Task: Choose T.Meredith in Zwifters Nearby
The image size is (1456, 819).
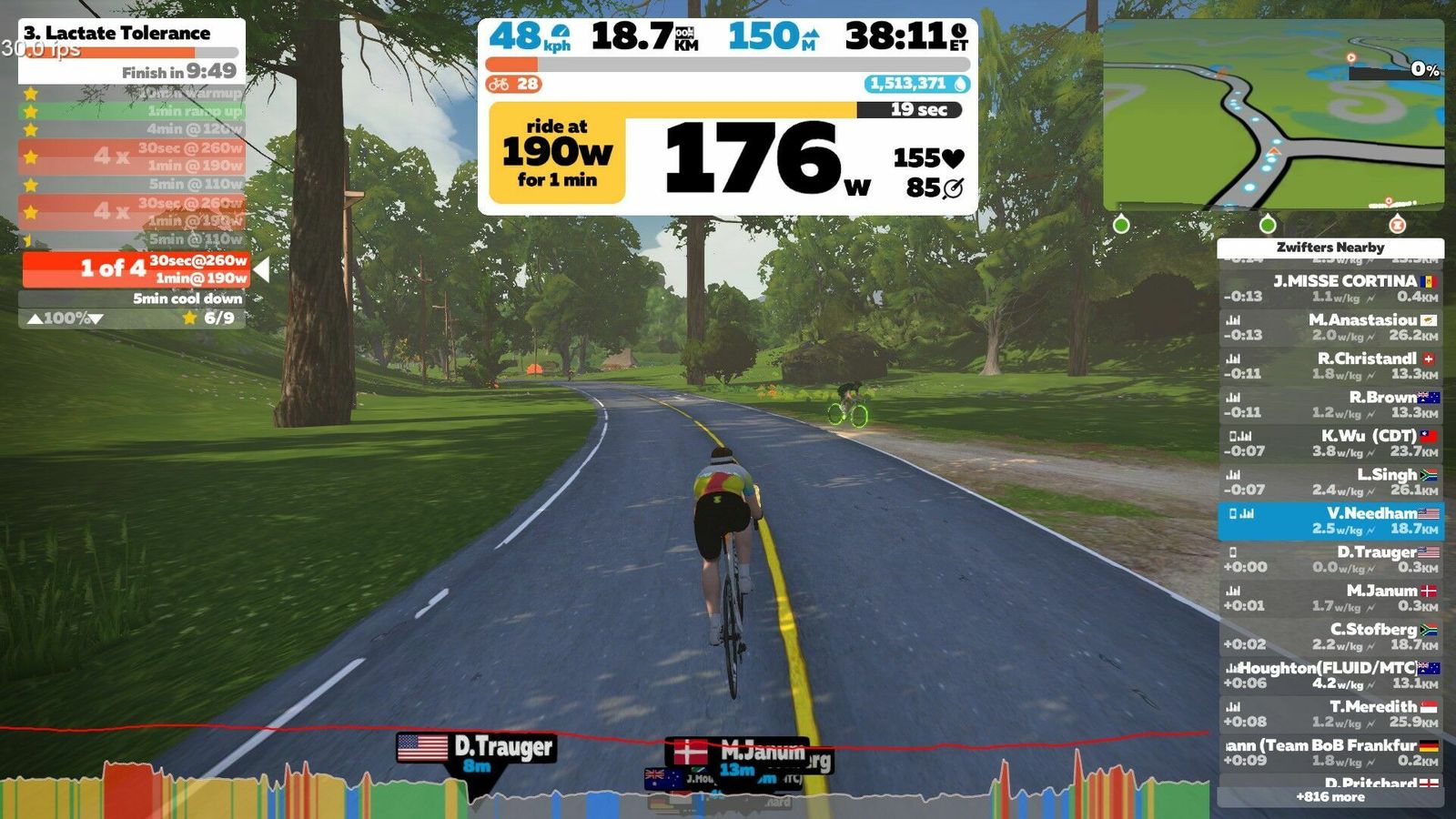Action: pyautogui.click(x=1330, y=714)
